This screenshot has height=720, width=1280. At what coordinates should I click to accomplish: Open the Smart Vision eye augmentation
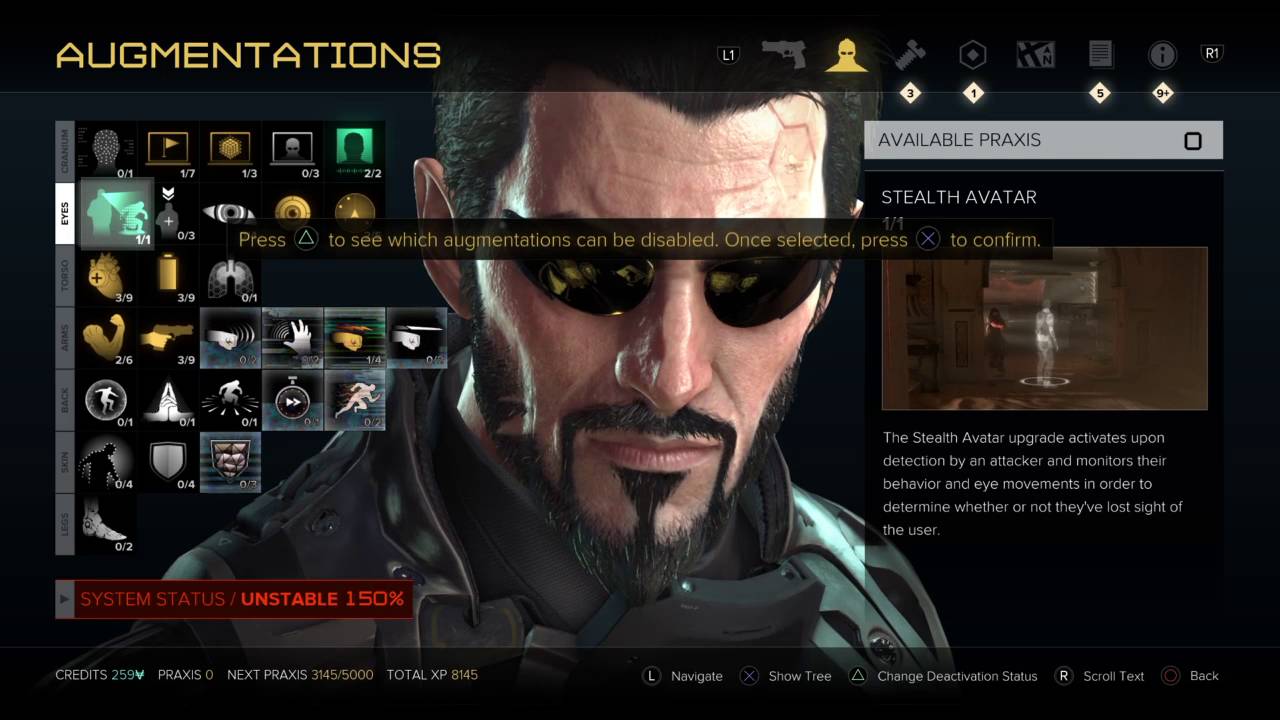(230, 210)
